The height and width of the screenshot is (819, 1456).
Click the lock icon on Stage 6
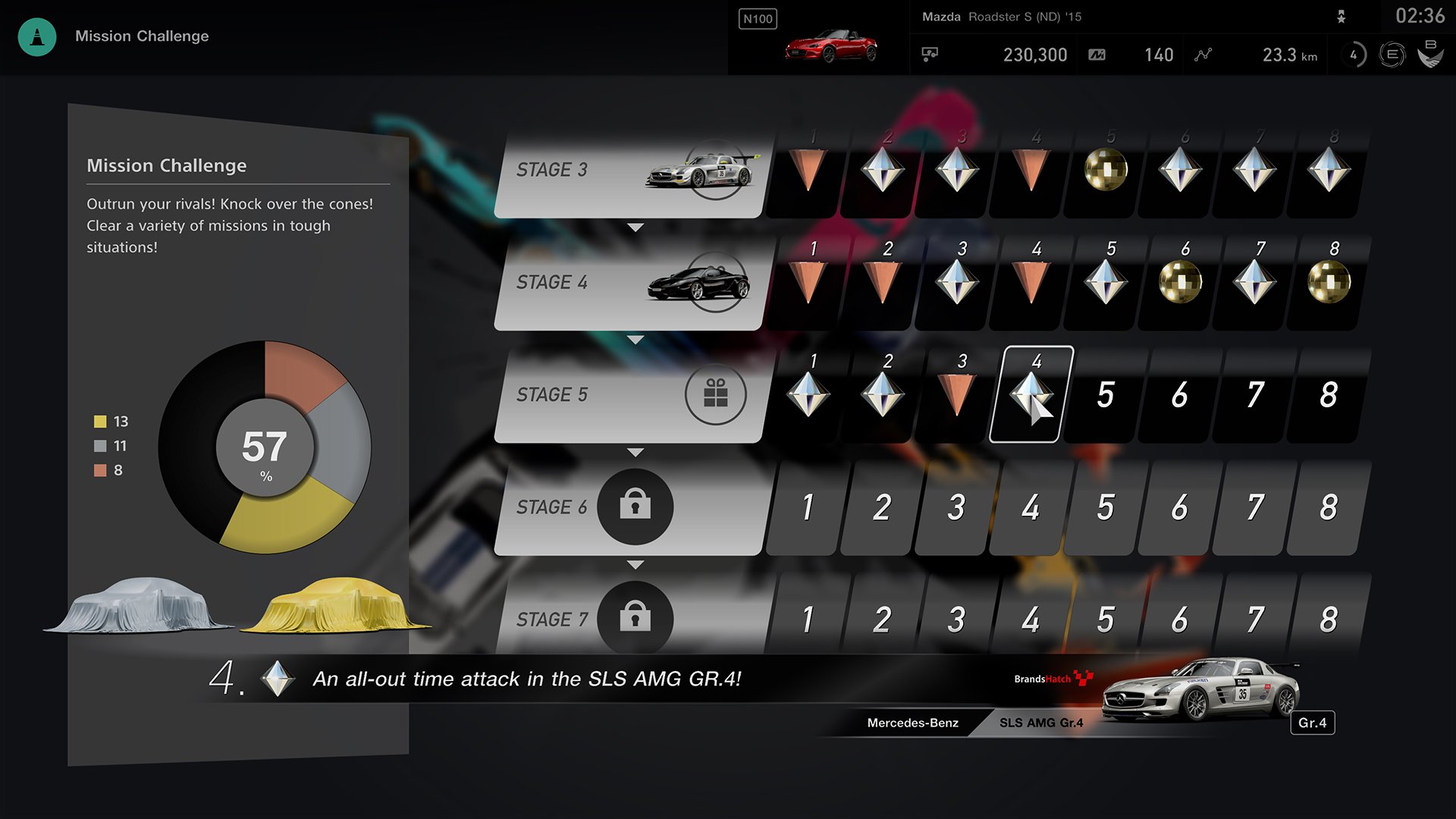(x=637, y=507)
